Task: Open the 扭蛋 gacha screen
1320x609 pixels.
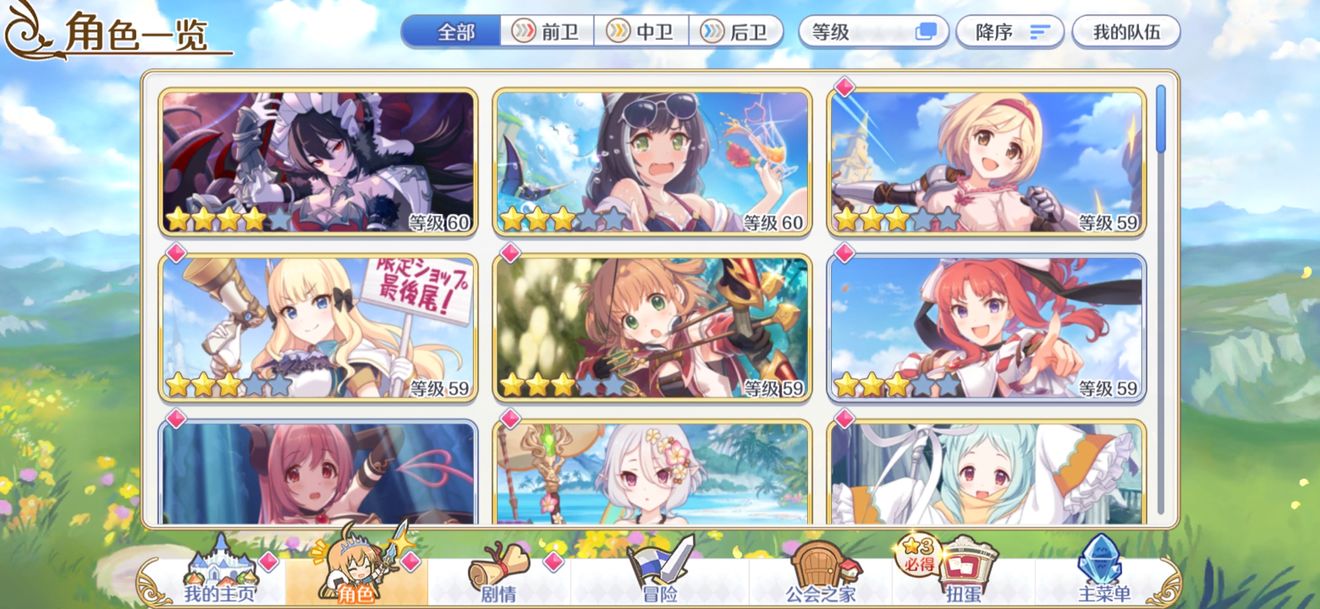Action: (x=941, y=577)
